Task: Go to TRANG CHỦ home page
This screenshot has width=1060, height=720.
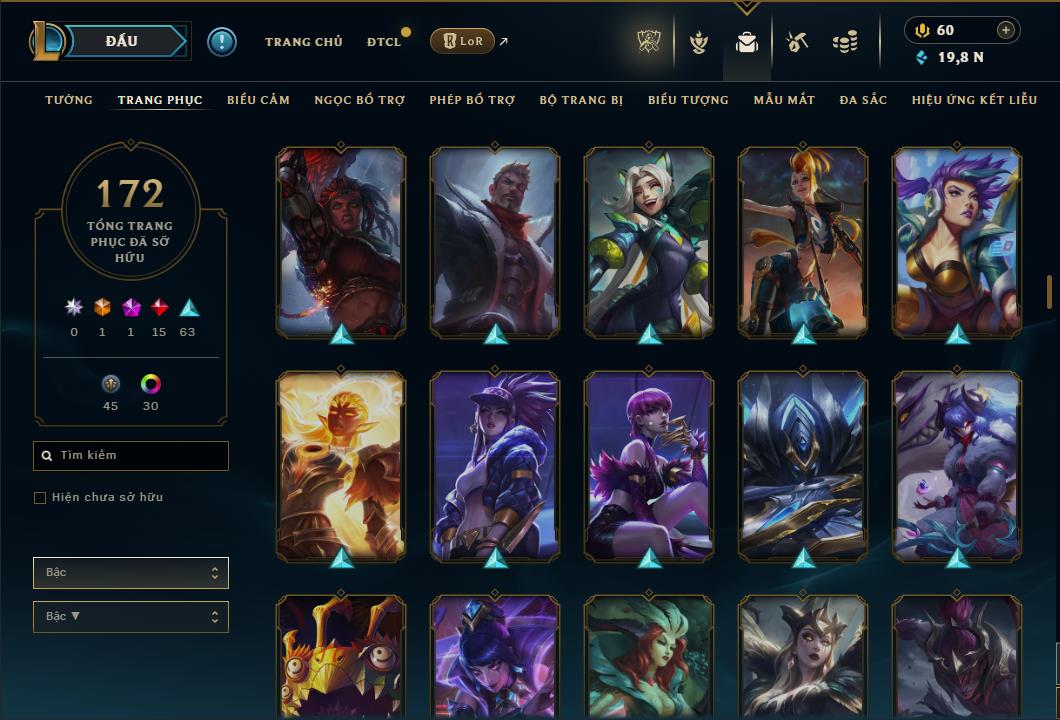Action: coord(303,42)
